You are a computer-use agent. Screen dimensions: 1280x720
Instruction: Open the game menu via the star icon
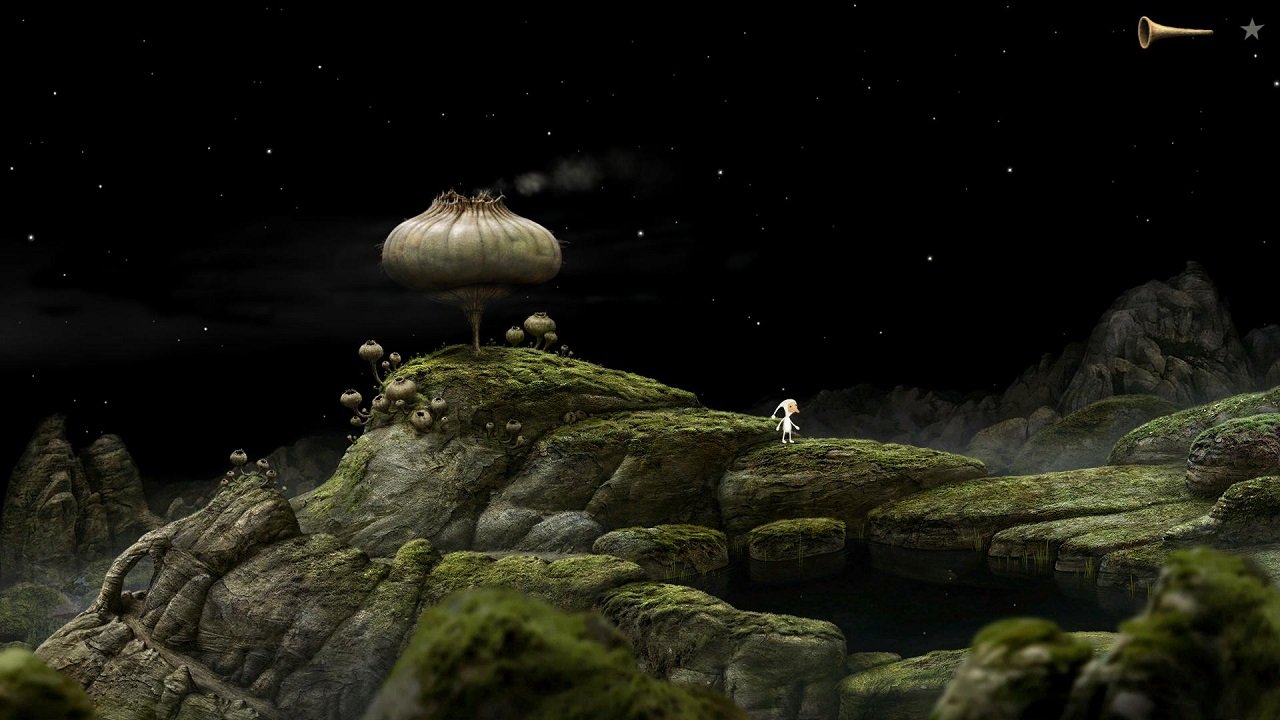[x=1251, y=29]
